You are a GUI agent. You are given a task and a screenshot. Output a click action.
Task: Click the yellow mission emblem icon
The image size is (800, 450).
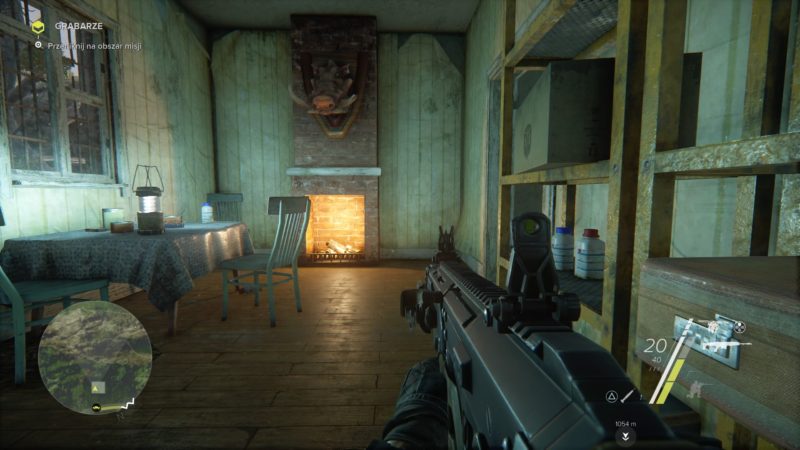click(x=38, y=27)
